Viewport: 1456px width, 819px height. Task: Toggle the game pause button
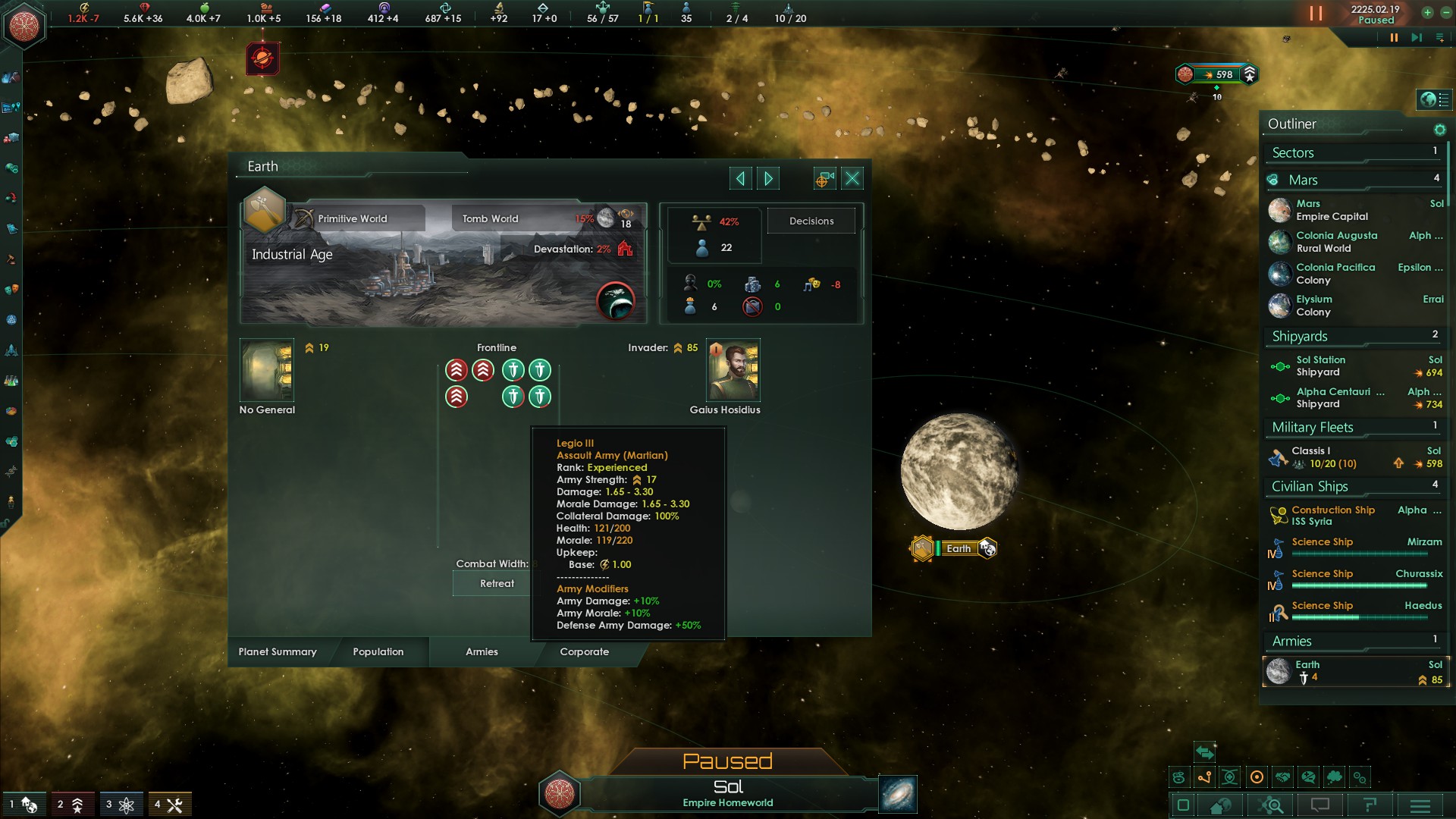[x=1393, y=38]
